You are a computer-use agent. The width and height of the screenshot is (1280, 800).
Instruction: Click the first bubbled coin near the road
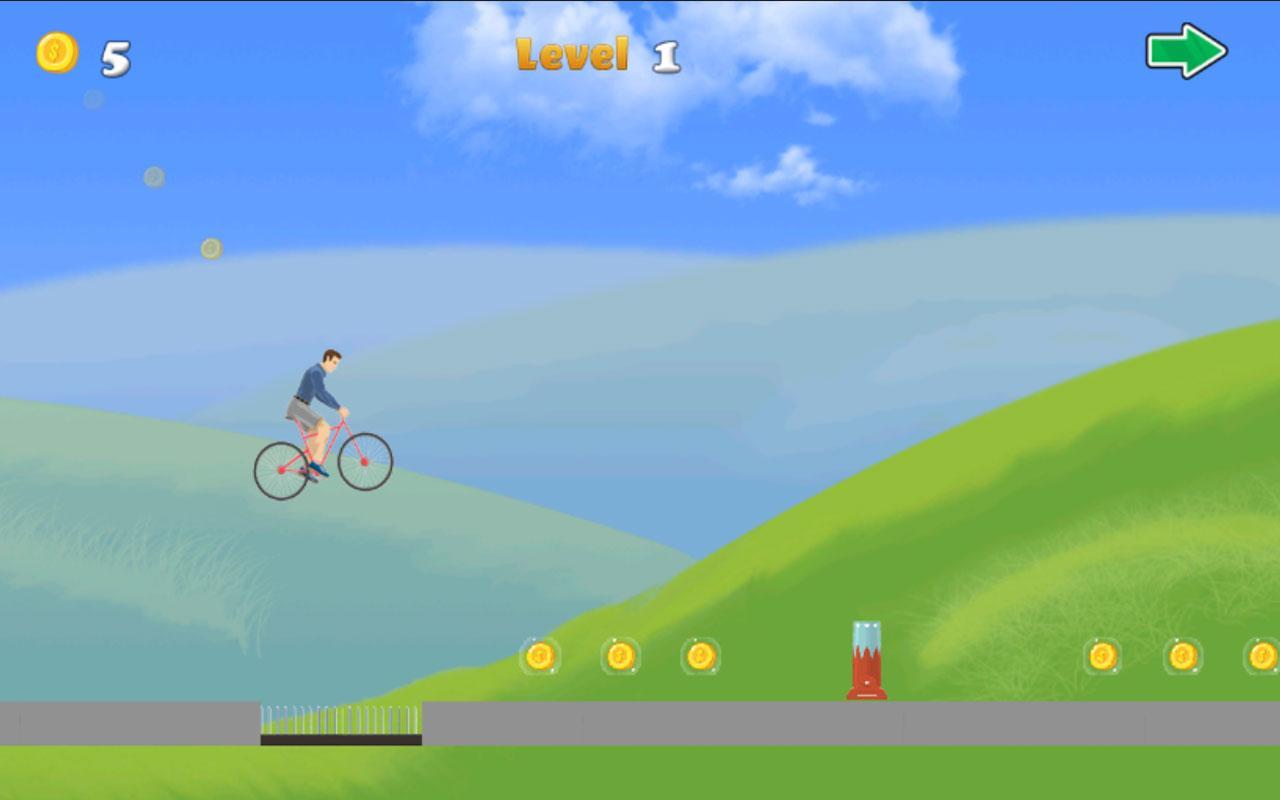(540, 657)
